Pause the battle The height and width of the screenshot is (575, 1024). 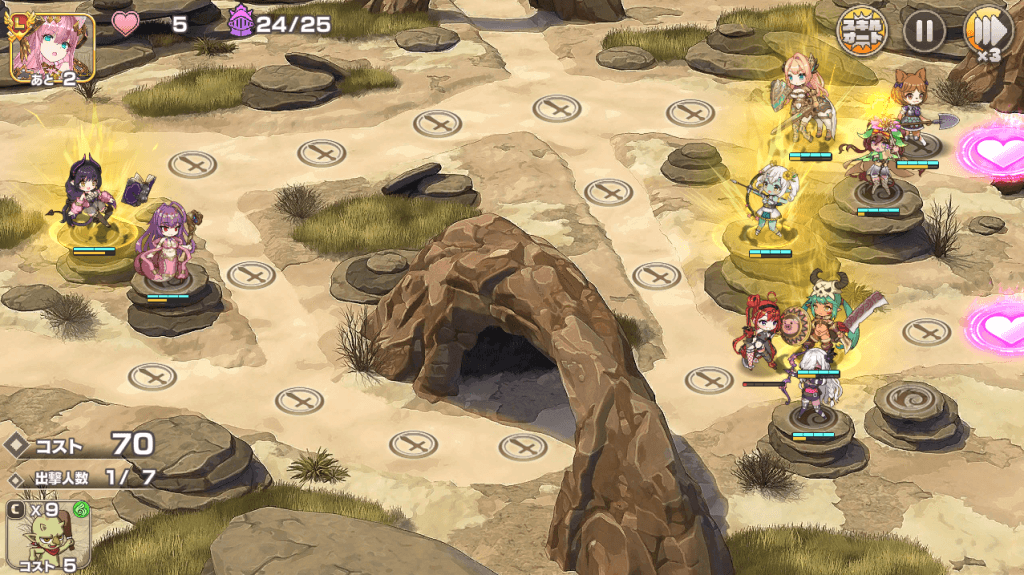(x=924, y=31)
